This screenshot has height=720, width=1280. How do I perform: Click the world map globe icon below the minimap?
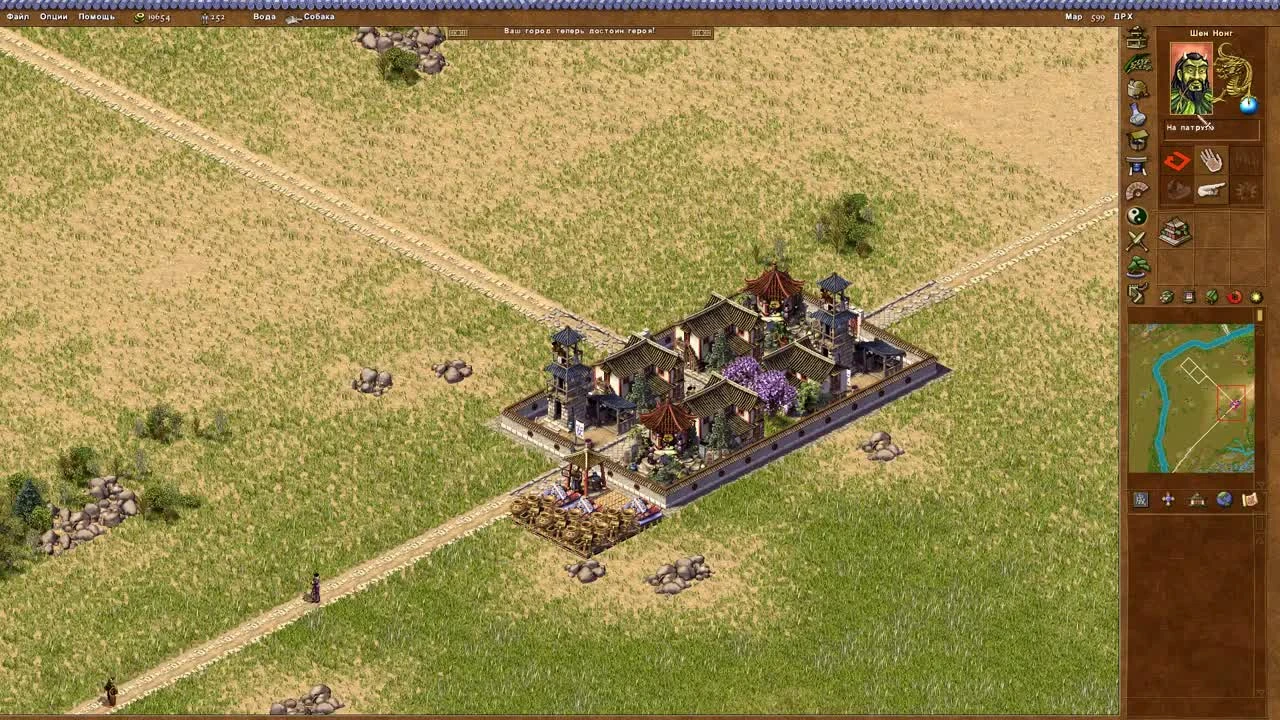[1224, 499]
